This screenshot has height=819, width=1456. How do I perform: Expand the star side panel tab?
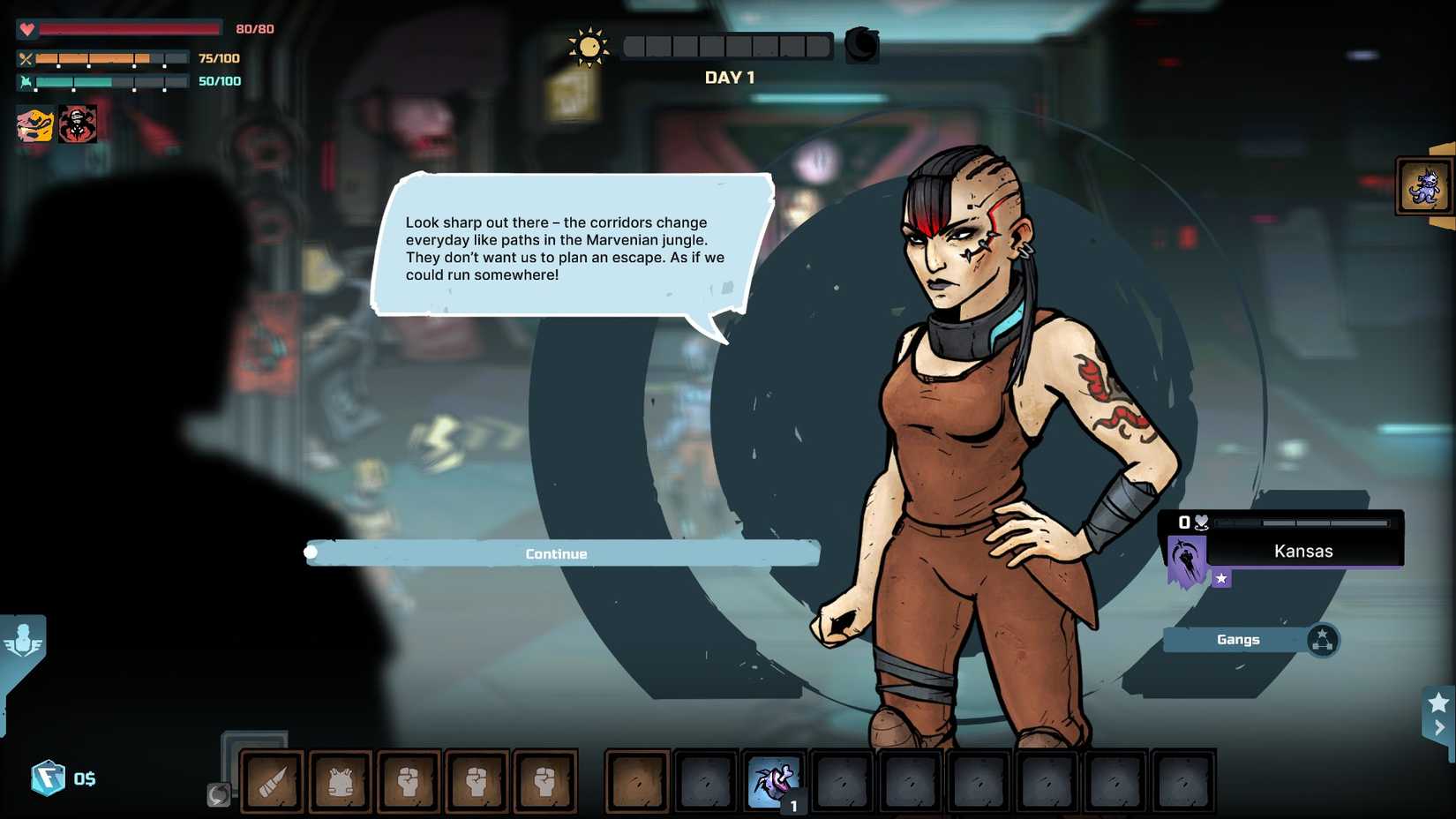click(1438, 715)
